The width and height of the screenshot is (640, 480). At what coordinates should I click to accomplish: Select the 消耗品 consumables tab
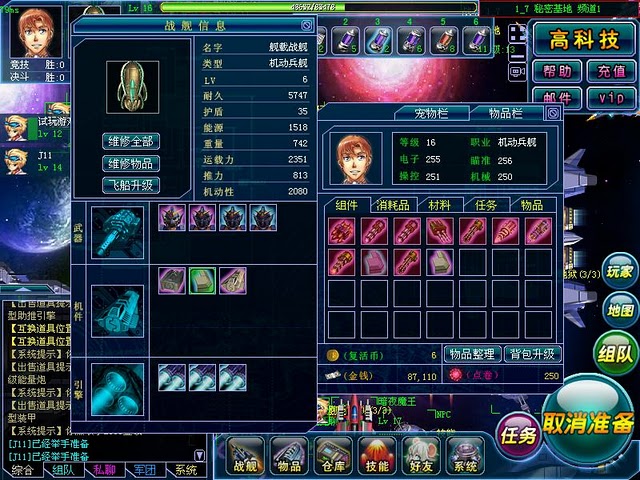click(x=393, y=204)
